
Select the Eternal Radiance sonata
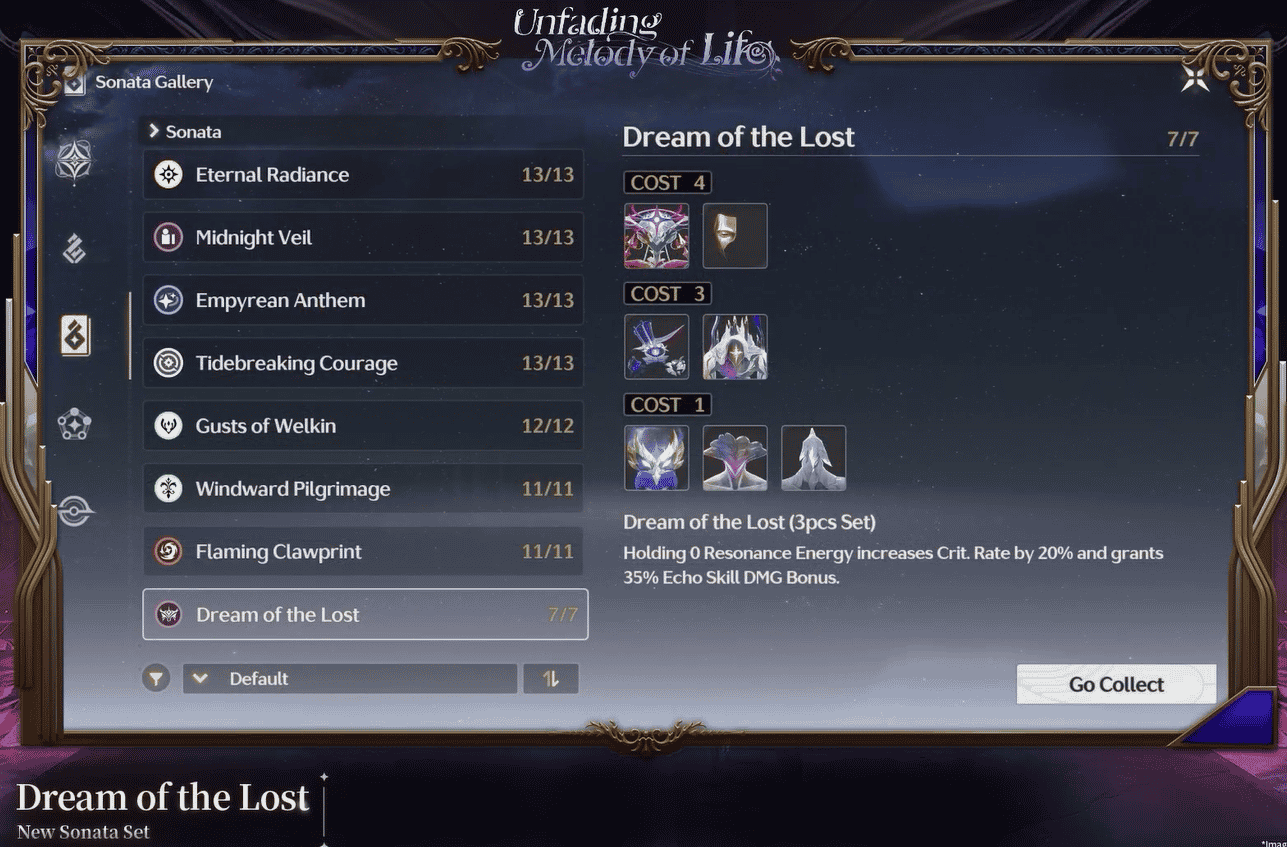pos(363,175)
